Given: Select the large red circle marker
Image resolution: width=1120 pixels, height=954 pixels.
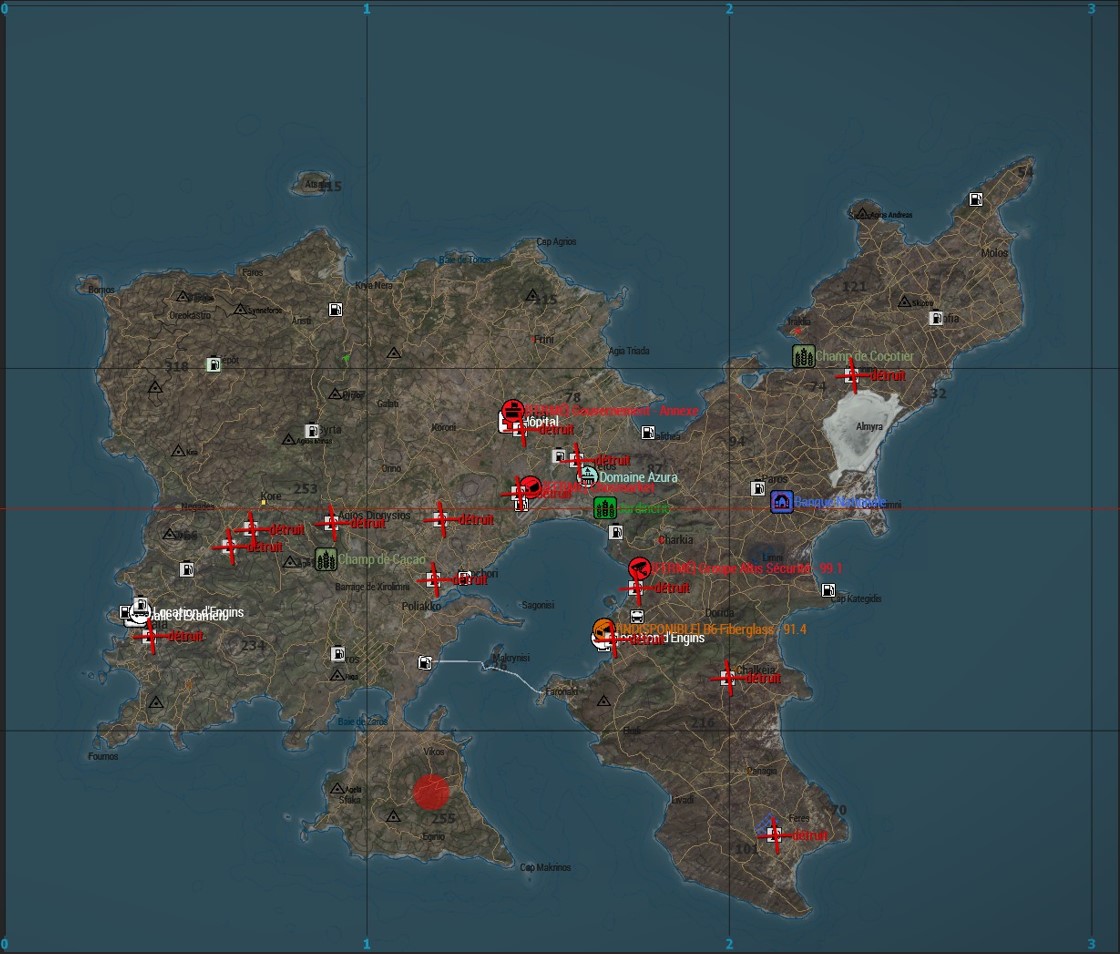Looking at the screenshot, I should [431, 791].
